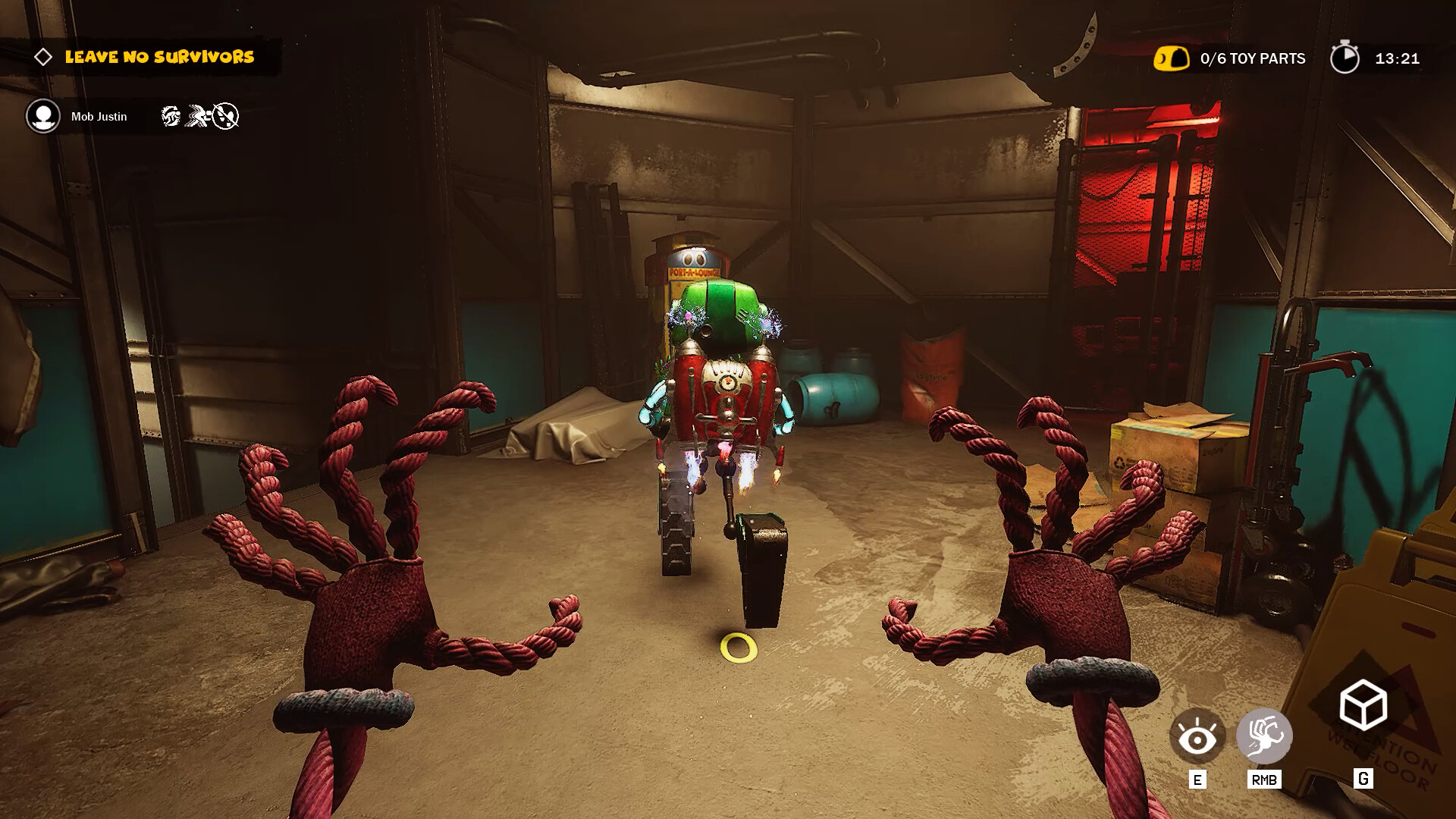Open the Leave No Survivors objective
1456x819 pixels.
(159, 55)
